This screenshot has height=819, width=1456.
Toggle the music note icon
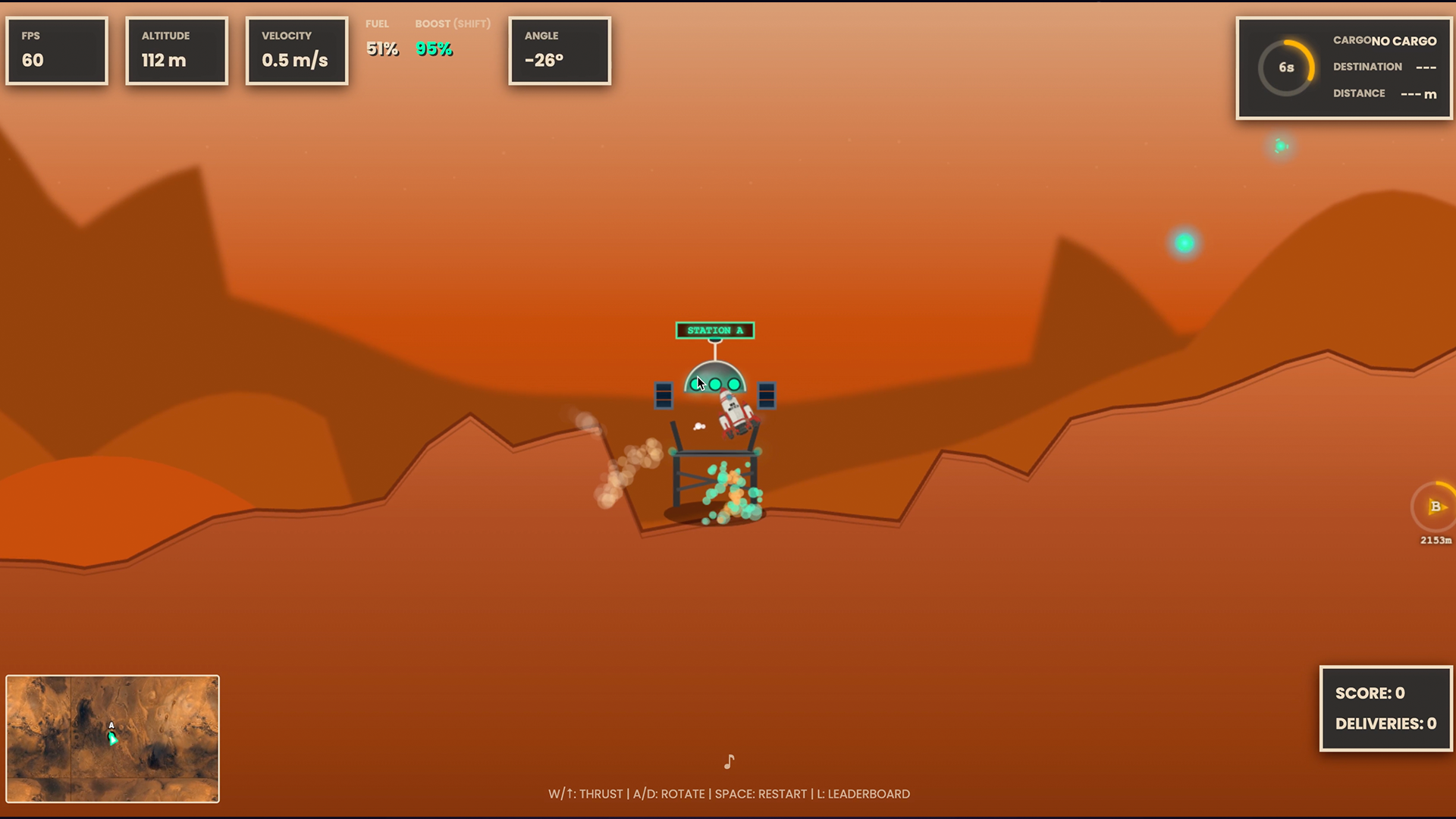729,761
